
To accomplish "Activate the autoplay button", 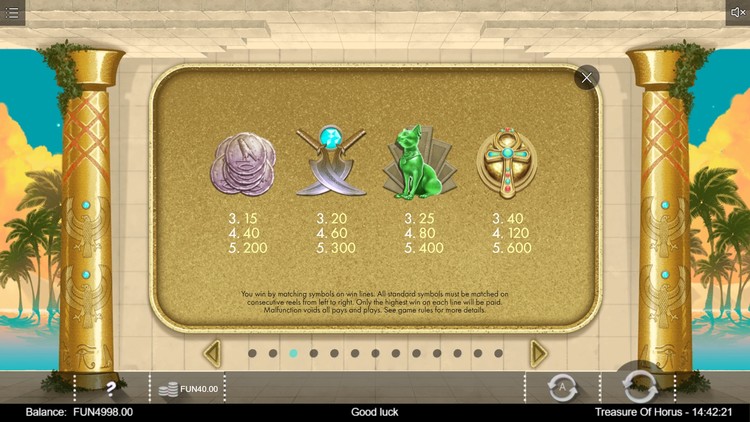I will (x=561, y=386).
